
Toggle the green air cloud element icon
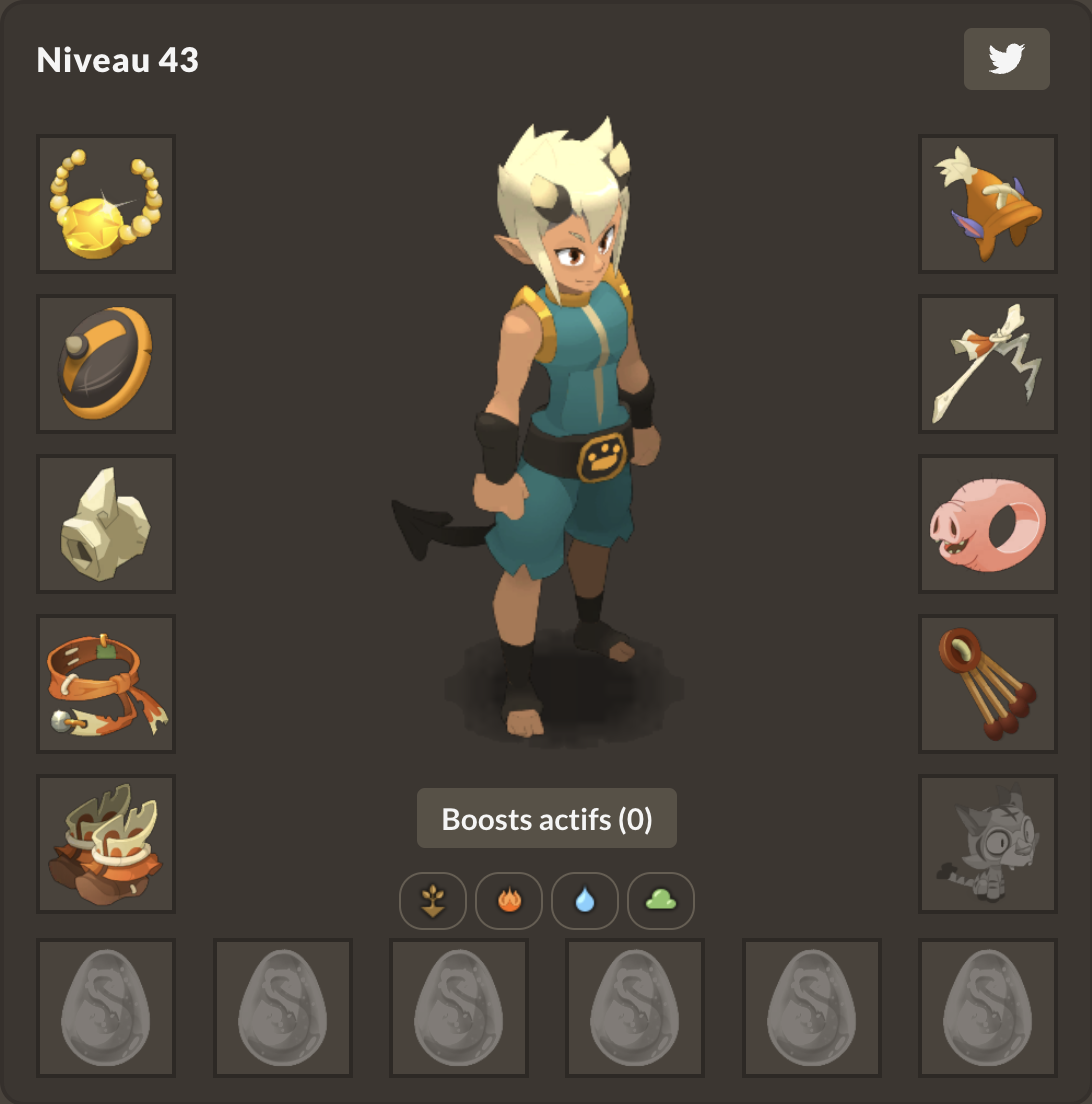coord(661,901)
